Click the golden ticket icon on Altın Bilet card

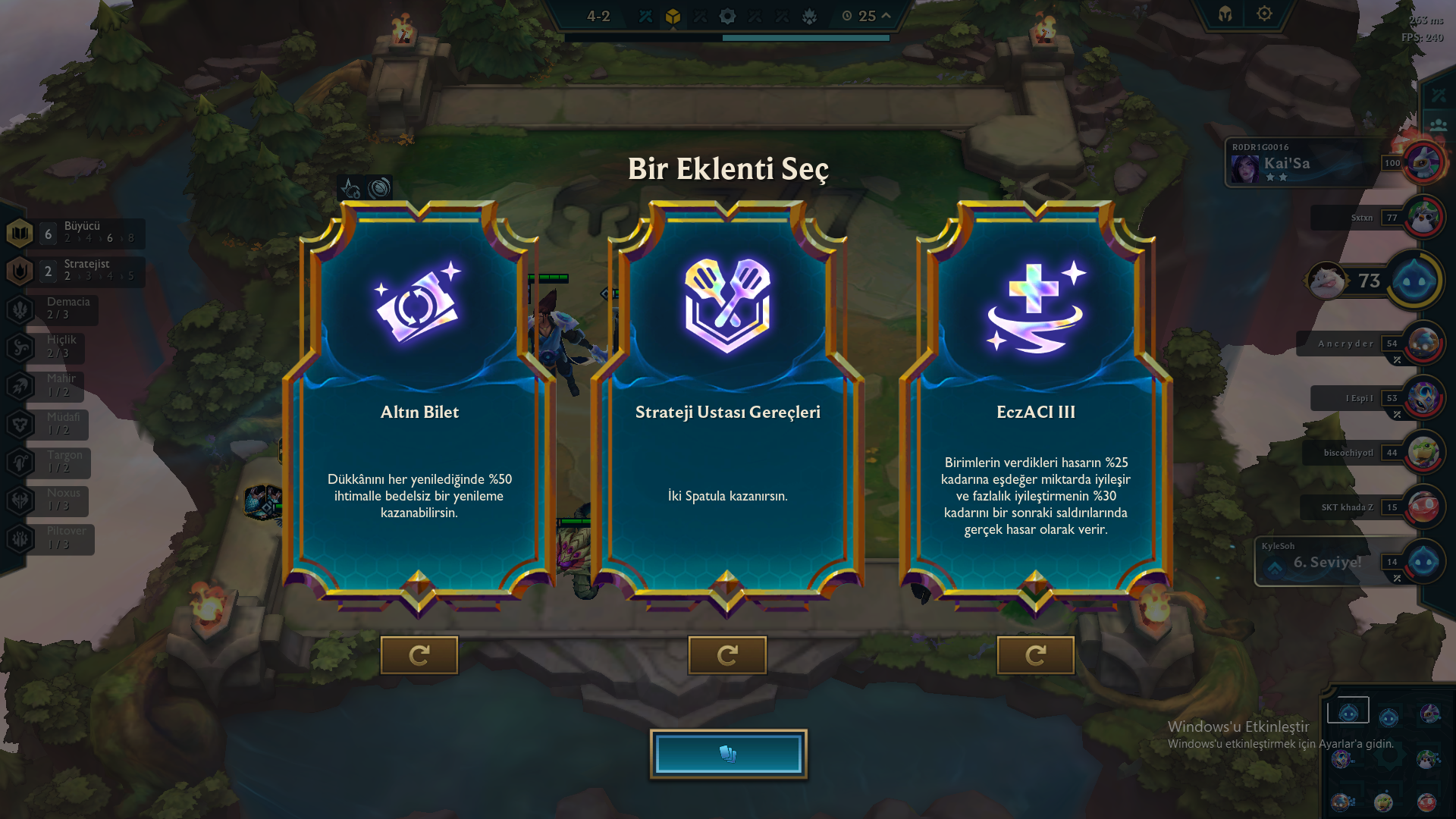tap(418, 306)
